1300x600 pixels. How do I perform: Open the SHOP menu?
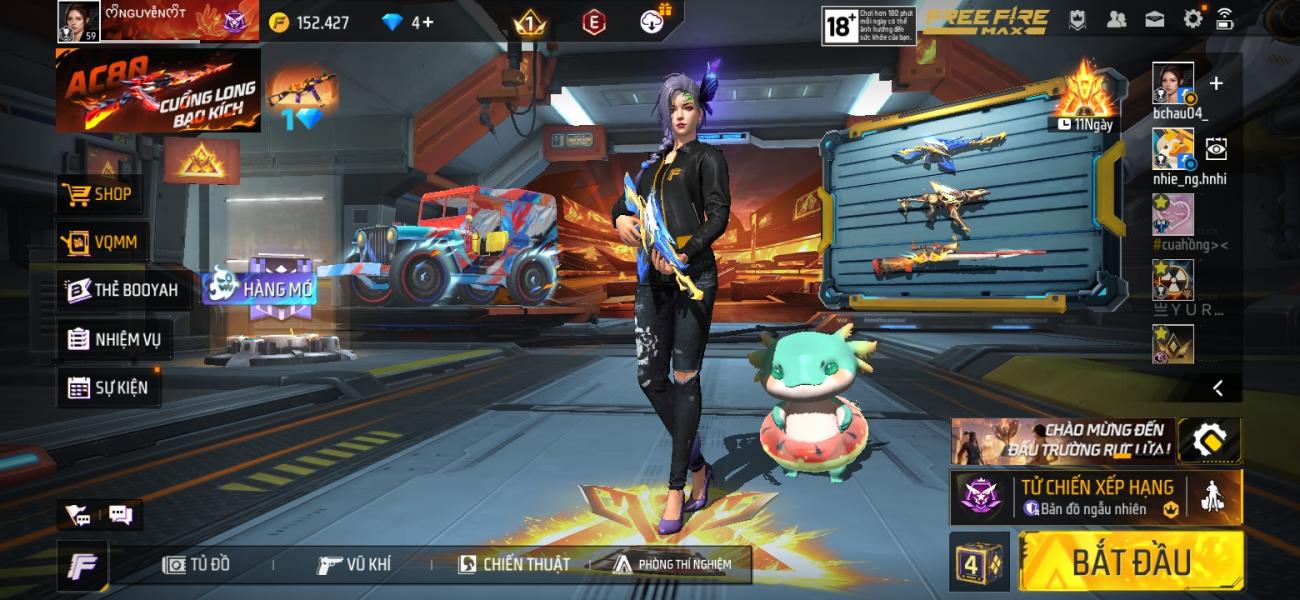pos(99,194)
